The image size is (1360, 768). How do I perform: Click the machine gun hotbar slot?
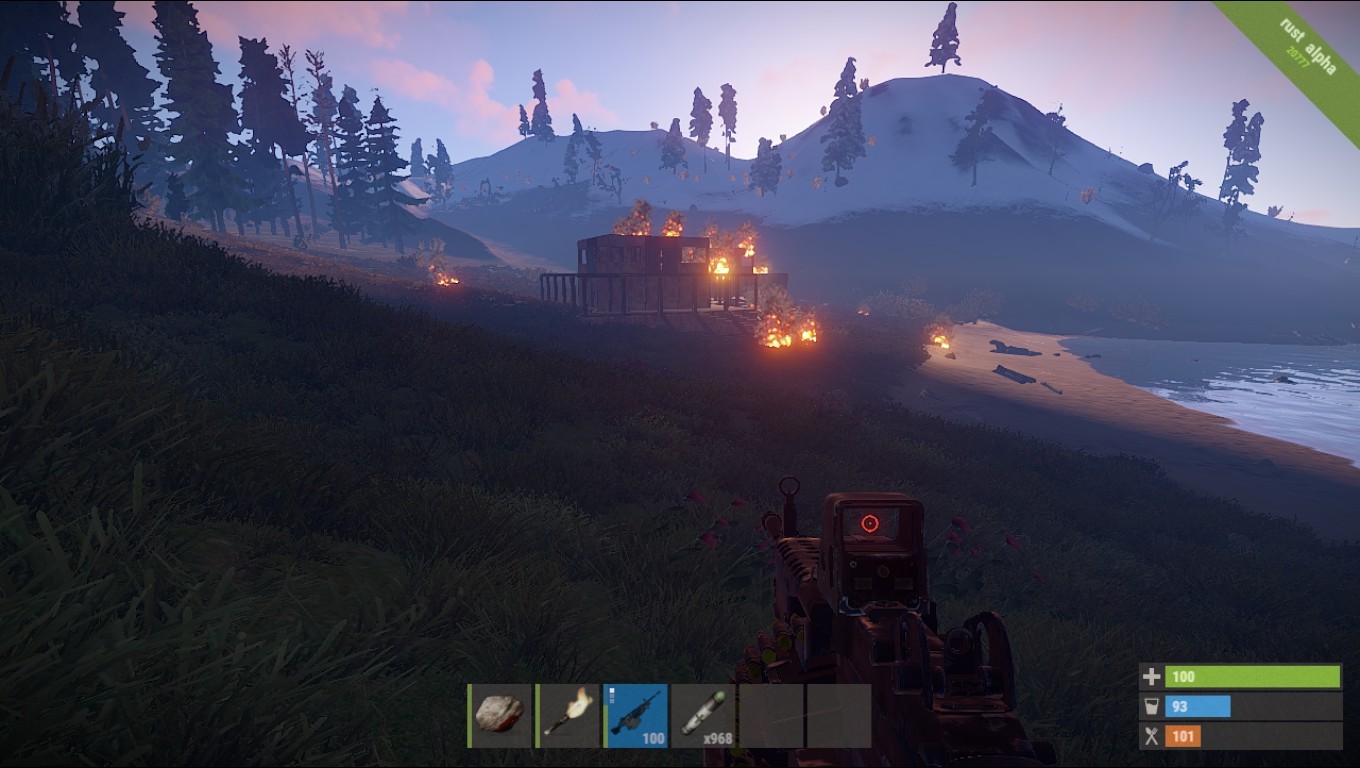(x=636, y=715)
